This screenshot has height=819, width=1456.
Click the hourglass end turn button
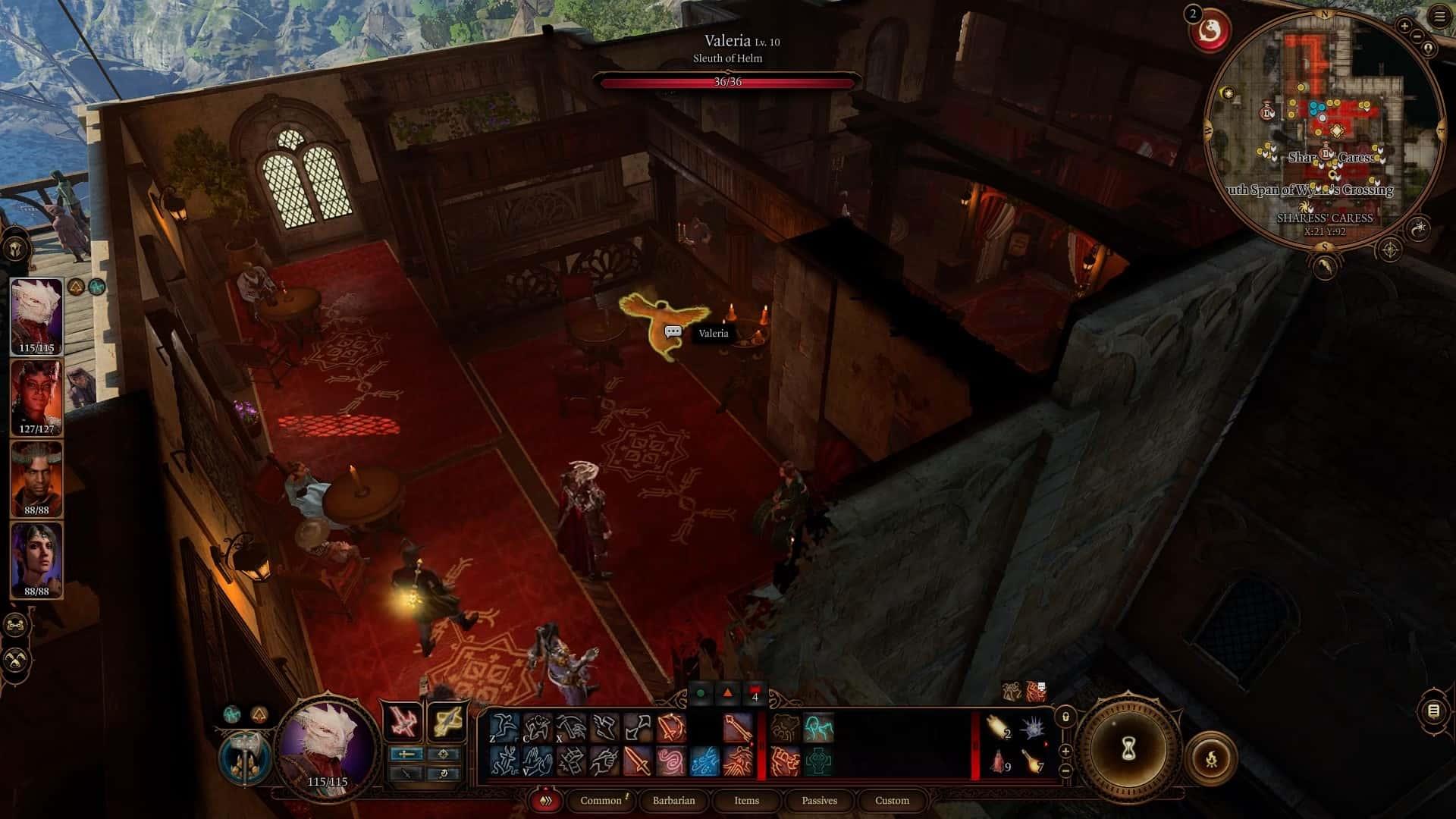[1128, 749]
